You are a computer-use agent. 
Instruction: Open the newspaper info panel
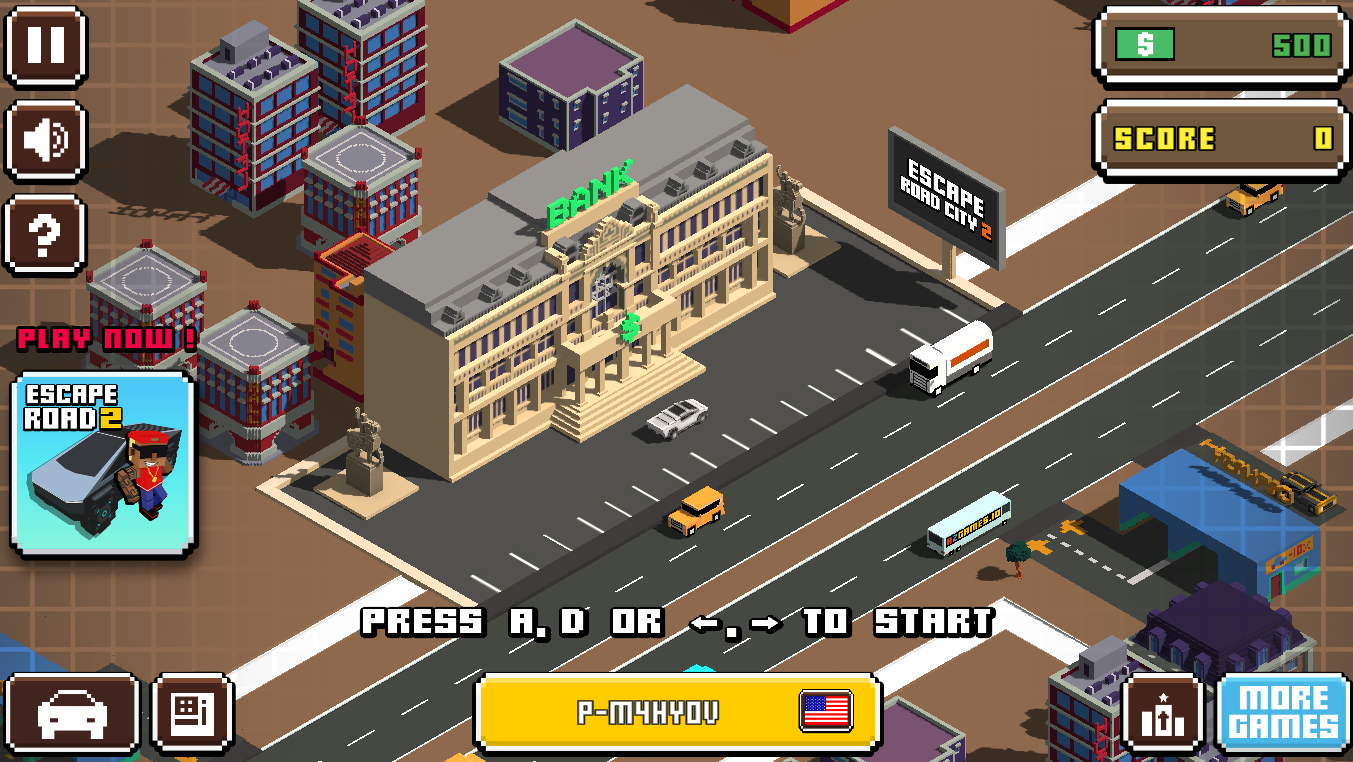(190, 713)
